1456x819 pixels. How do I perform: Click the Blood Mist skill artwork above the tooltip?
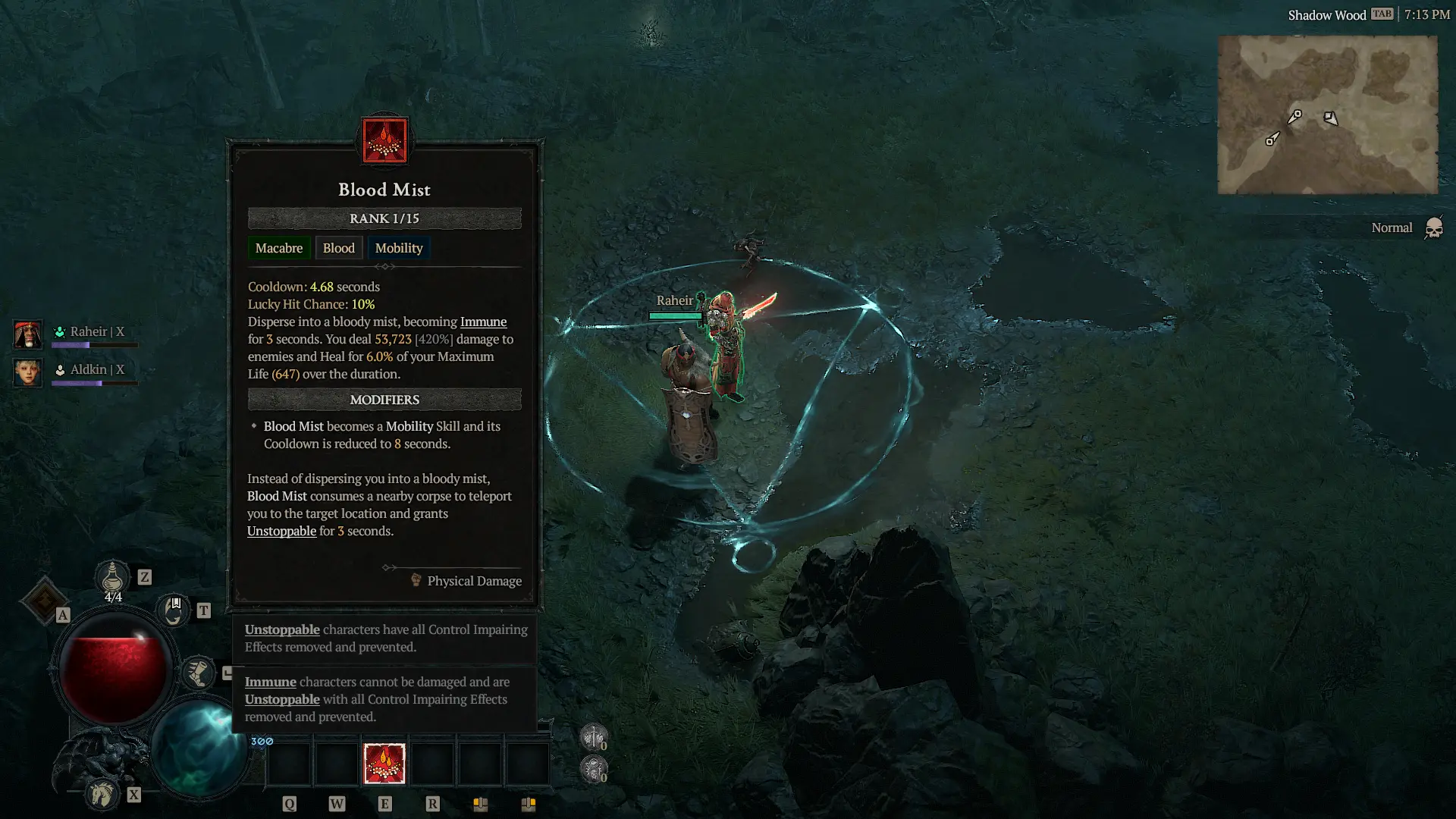[384, 142]
